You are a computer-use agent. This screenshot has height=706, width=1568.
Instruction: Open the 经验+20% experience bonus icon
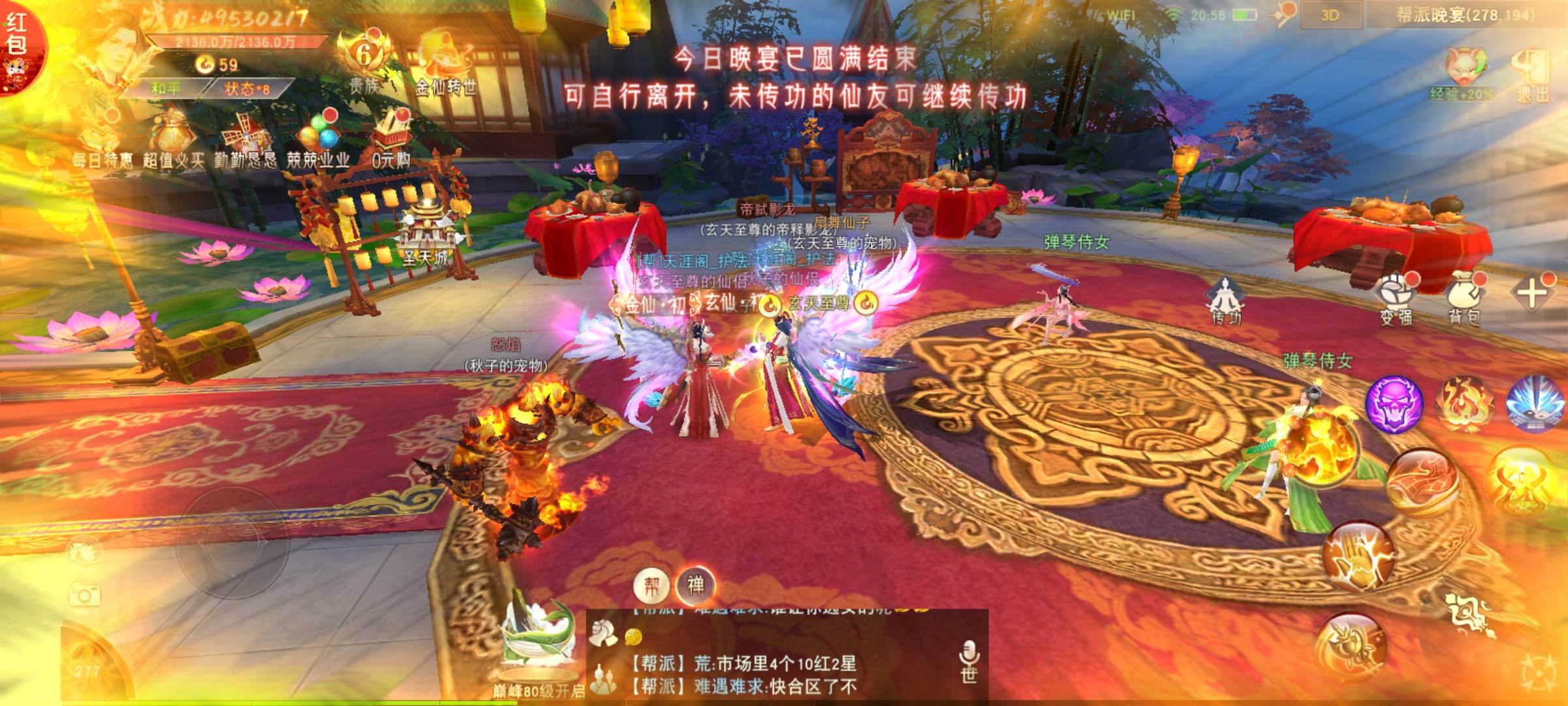click(x=1463, y=73)
